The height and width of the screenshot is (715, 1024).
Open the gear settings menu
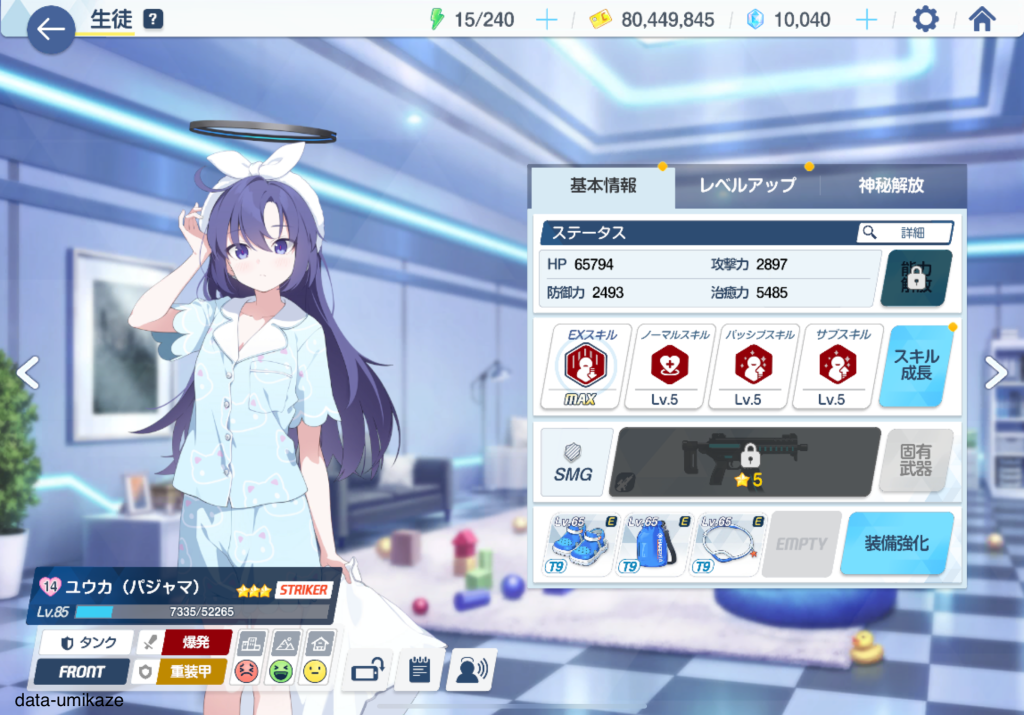926,20
